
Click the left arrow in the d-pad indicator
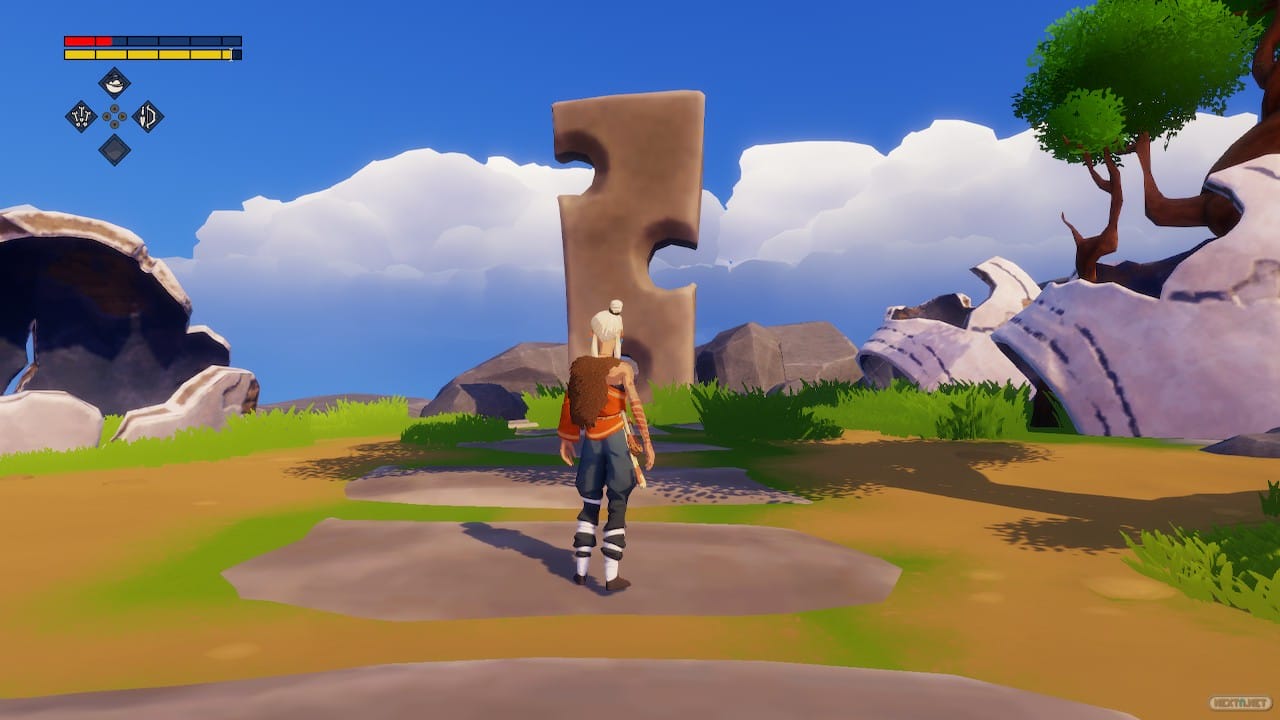point(106,116)
